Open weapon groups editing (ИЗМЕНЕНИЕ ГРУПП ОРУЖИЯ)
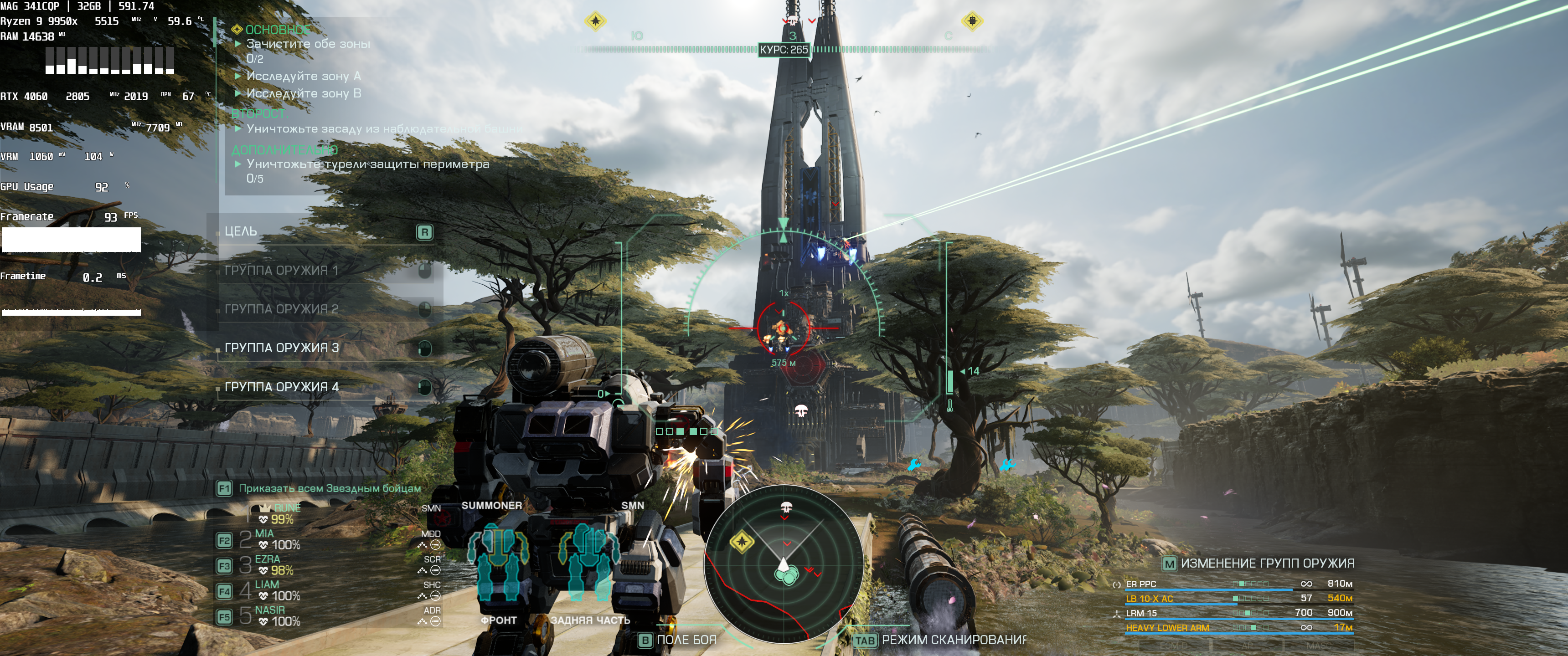This screenshot has width=1568, height=656. 1266,564
